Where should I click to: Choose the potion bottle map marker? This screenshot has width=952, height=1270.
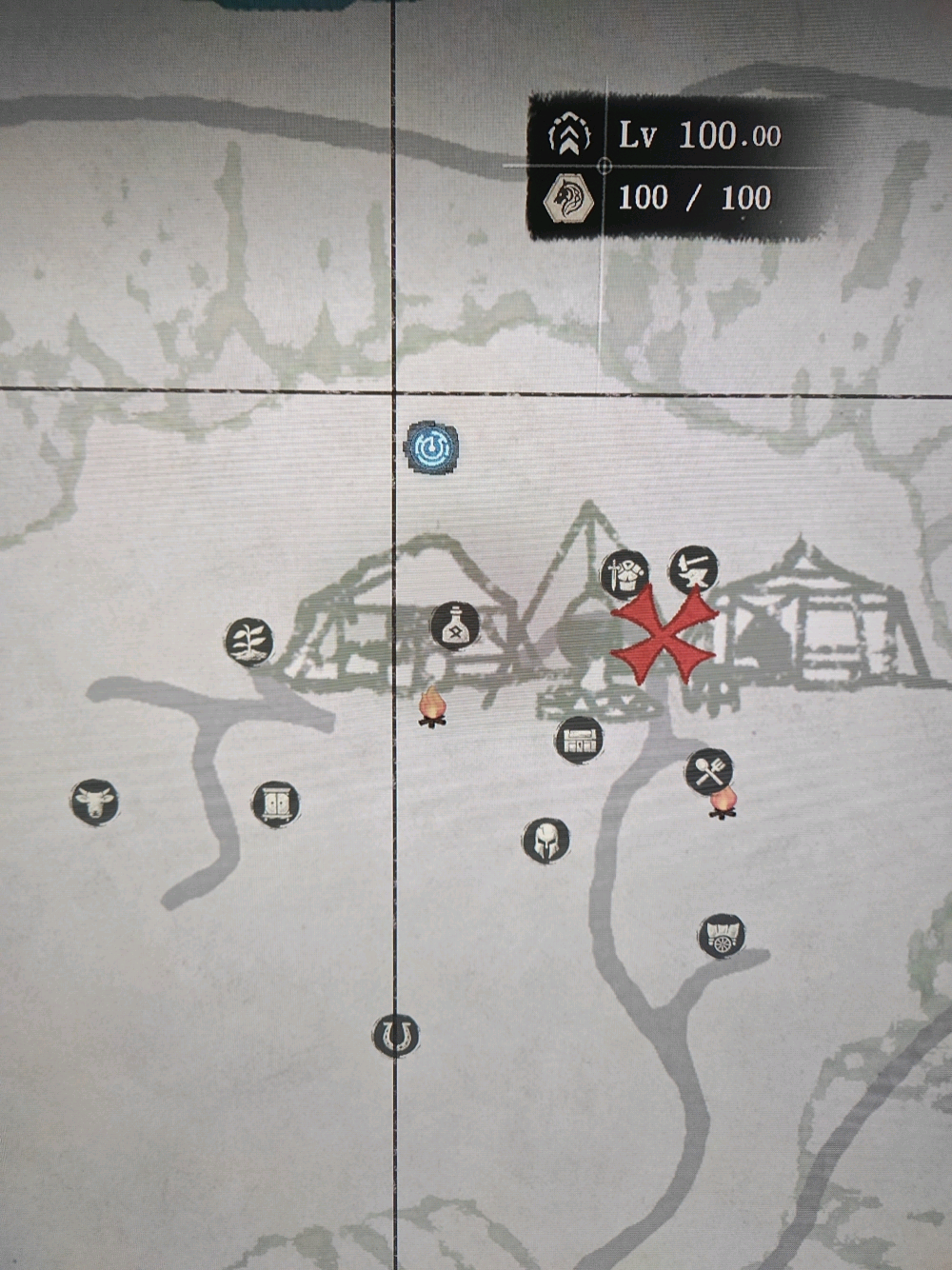coord(454,625)
